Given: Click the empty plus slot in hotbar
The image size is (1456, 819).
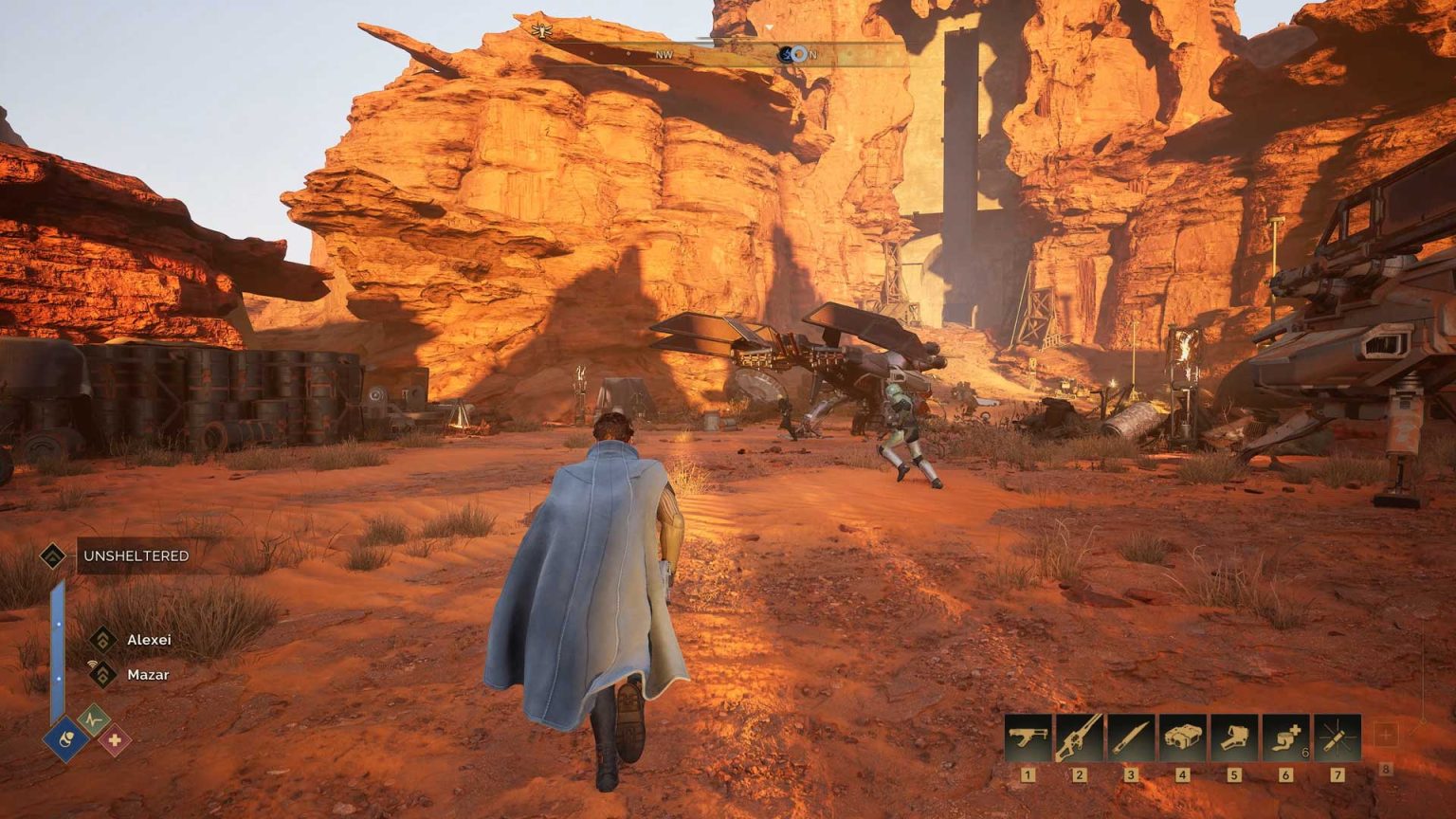Looking at the screenshot, I should [1386, 735].
